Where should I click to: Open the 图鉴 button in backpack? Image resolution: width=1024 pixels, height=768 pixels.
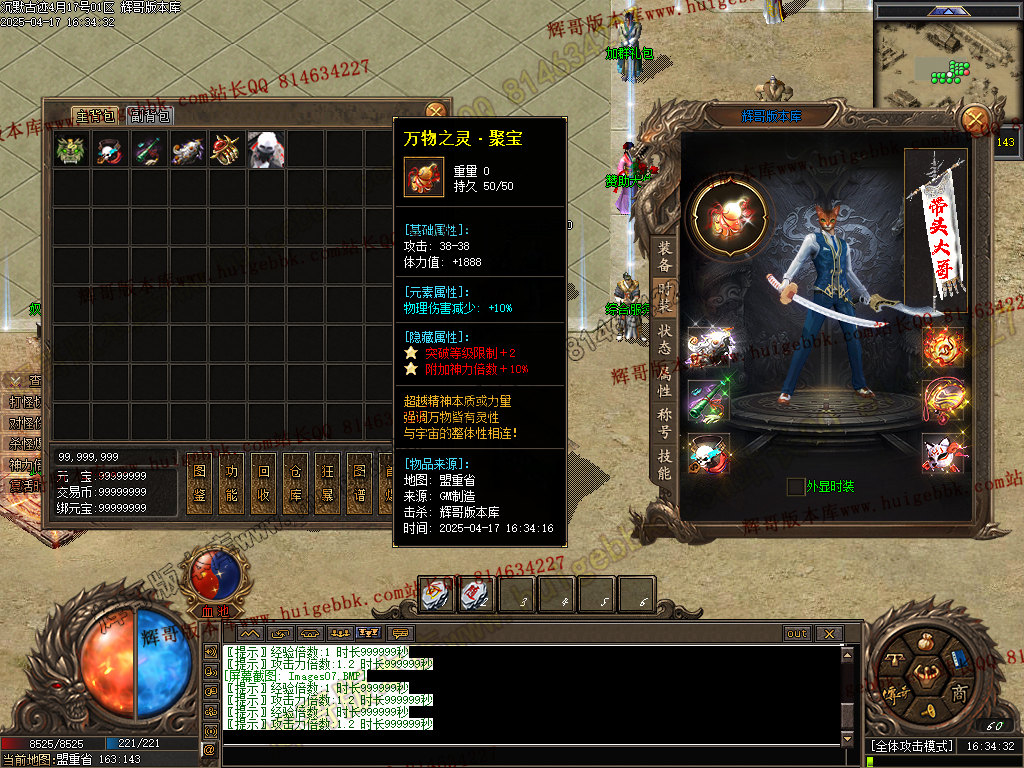[x=199, y=484]
